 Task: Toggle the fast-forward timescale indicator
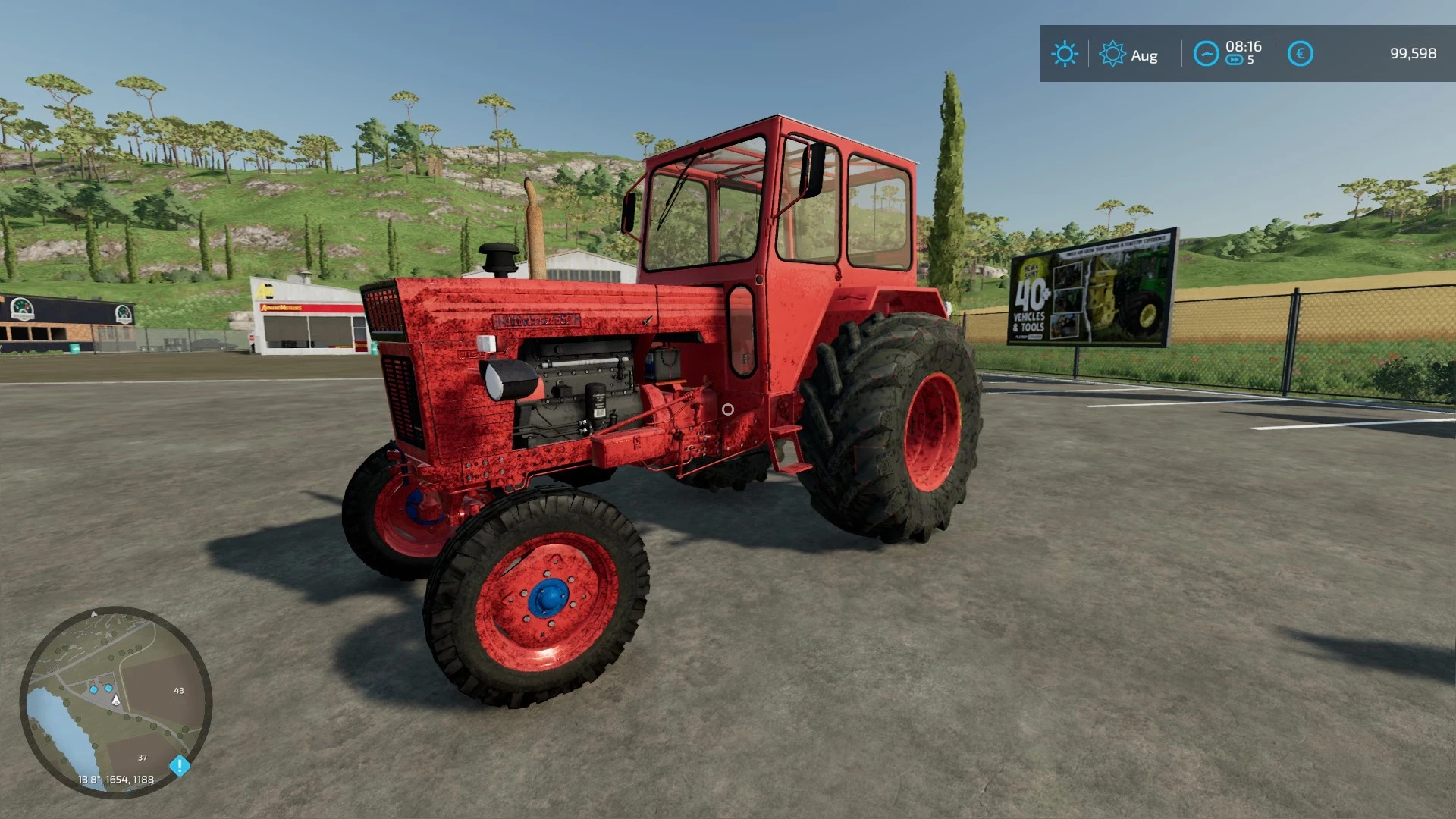click(1235, 59)
